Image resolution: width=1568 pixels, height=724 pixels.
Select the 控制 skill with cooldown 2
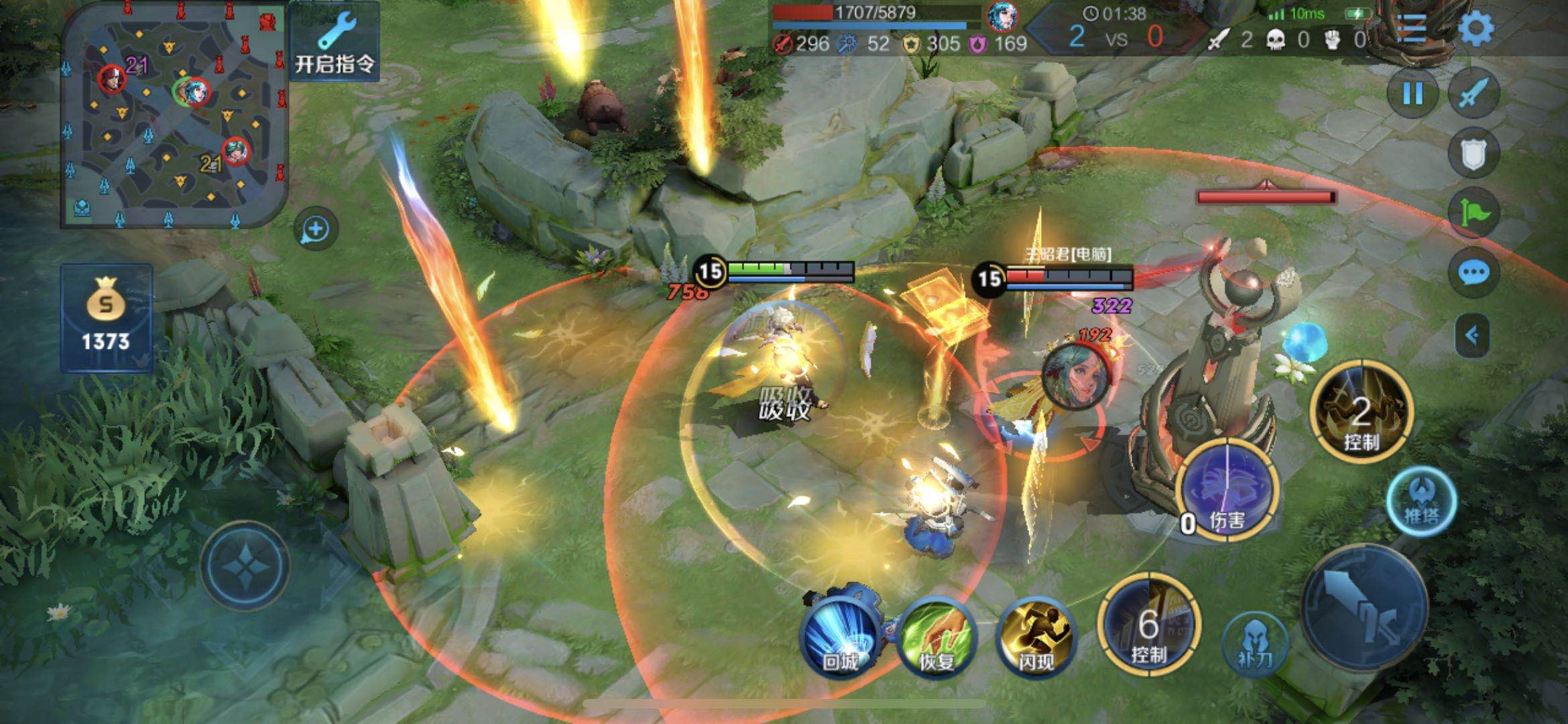[x=1361, y=411]
